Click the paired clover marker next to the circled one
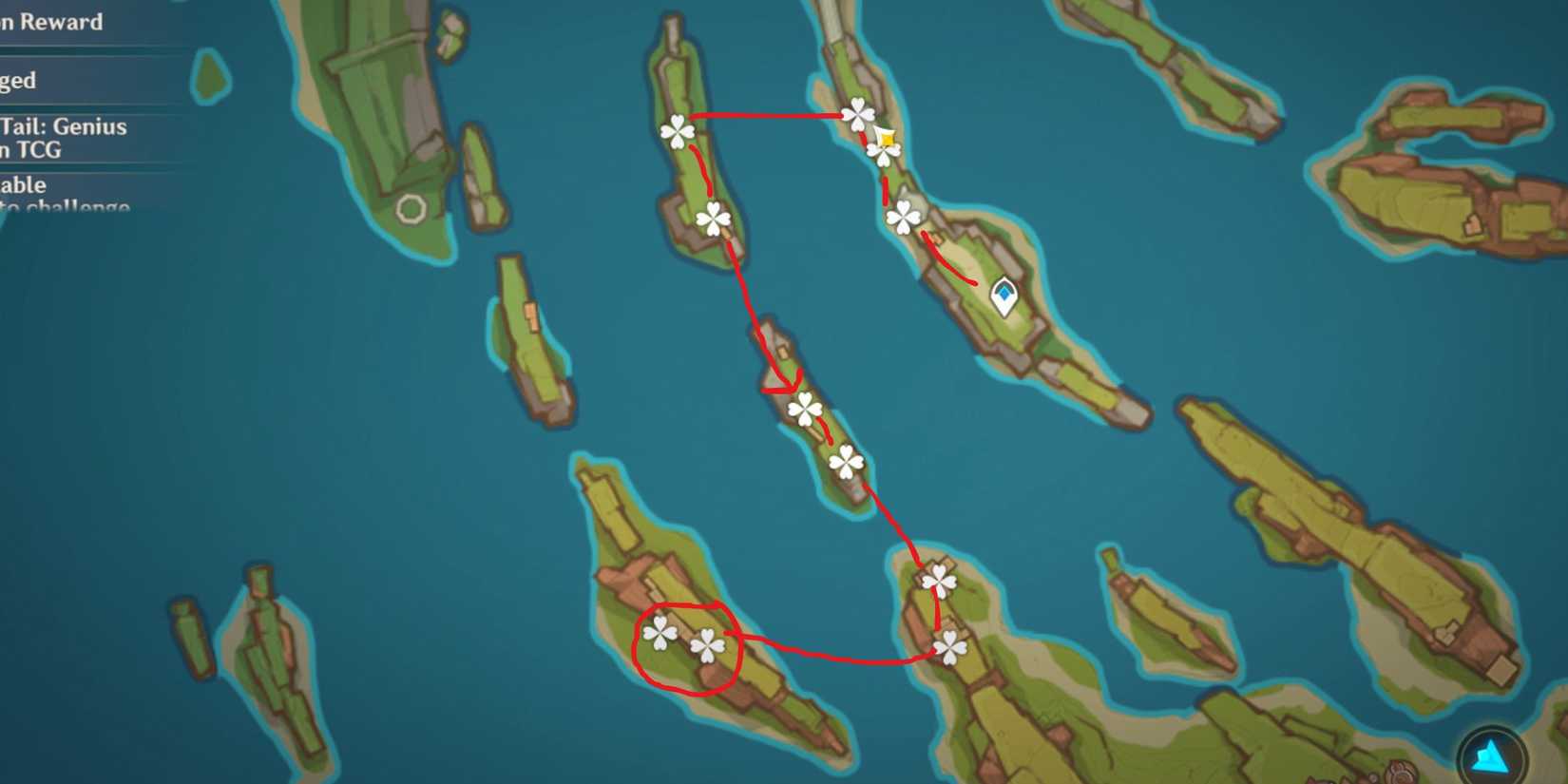The image size is (1568, 784). coord(707,645)
